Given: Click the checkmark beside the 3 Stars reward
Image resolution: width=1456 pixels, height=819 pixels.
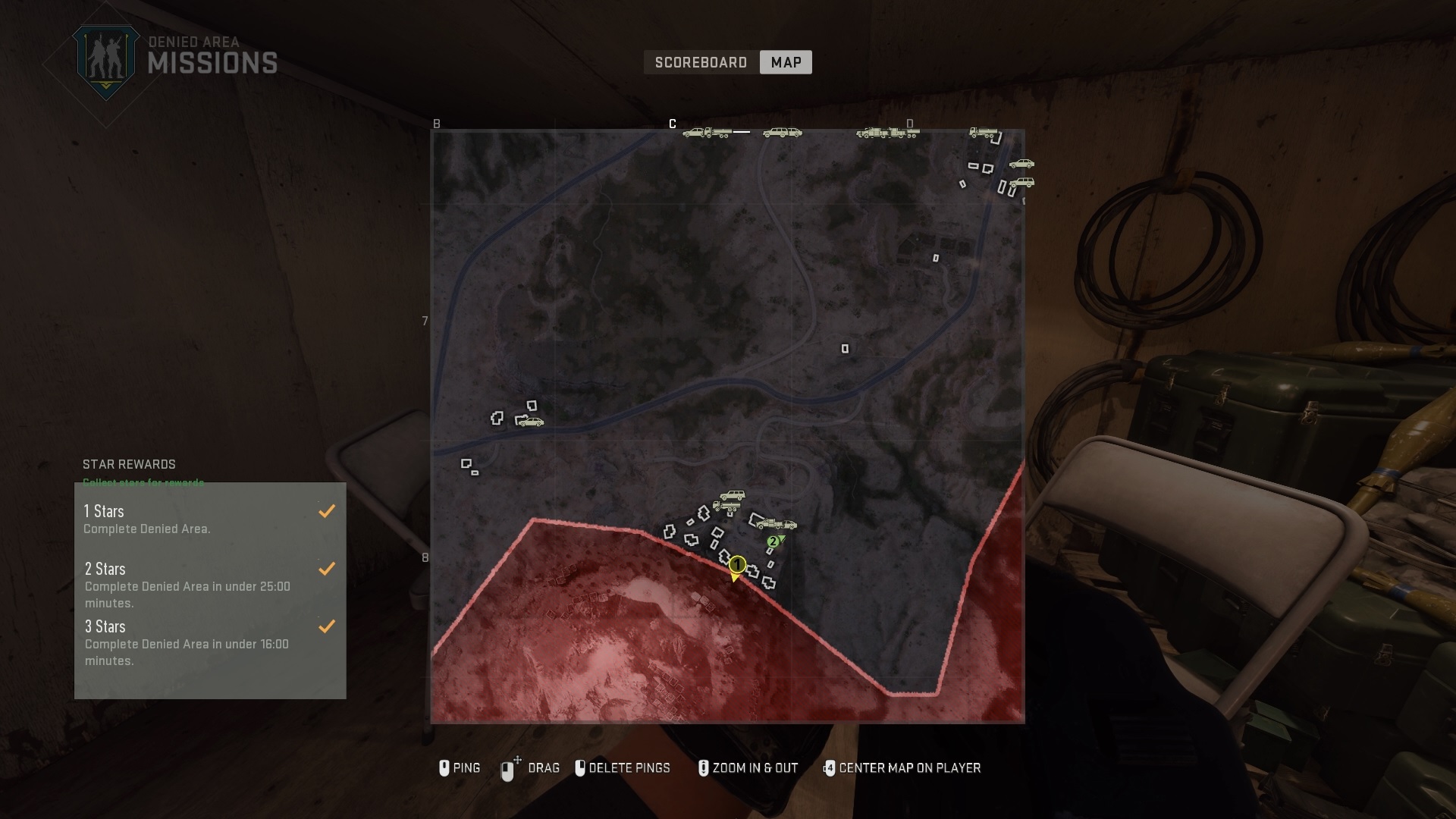Looking at the screenshot, I should 327,626.
